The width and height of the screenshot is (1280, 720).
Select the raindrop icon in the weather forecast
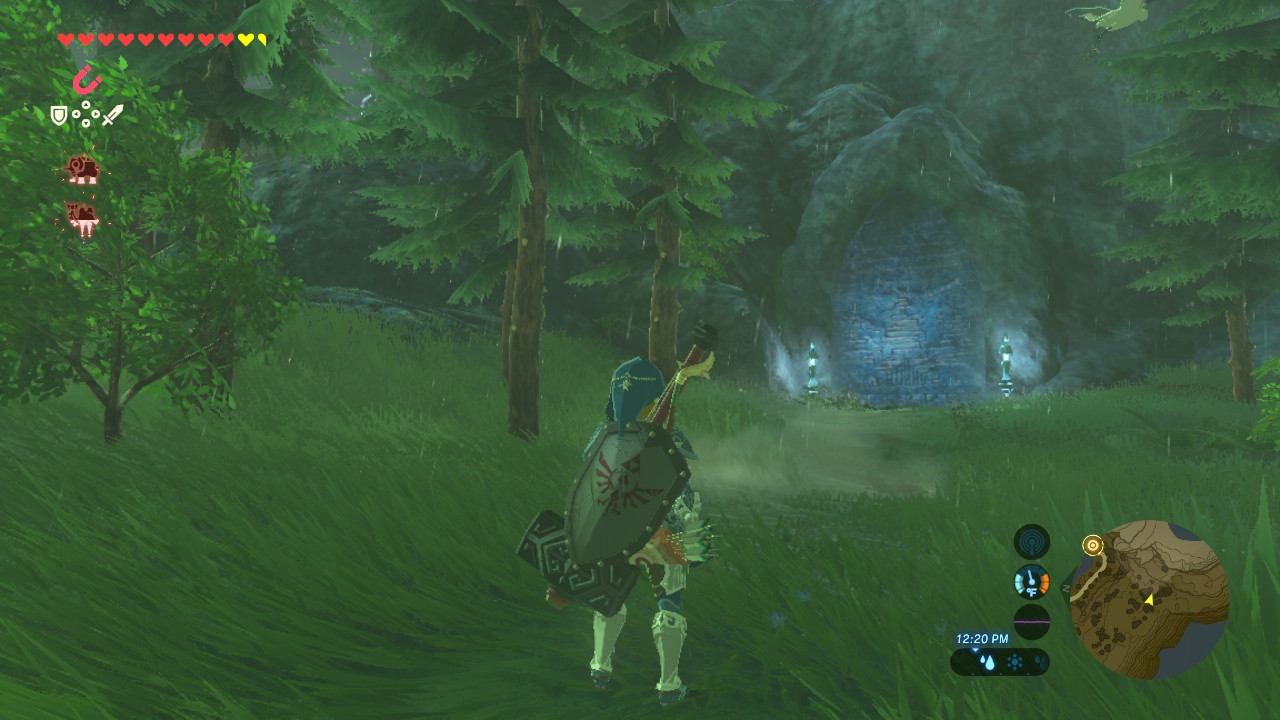pyautogui.click(x=988, y=661)
